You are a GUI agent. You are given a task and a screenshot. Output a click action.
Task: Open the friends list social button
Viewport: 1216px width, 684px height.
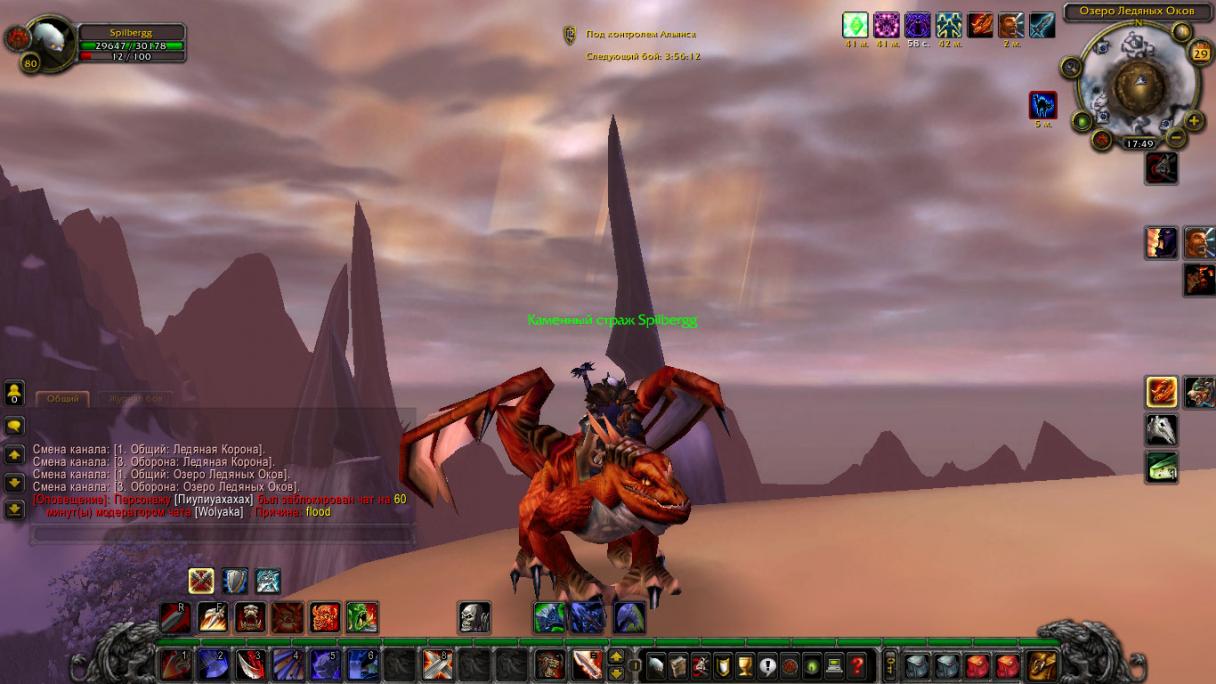[14, 391]
